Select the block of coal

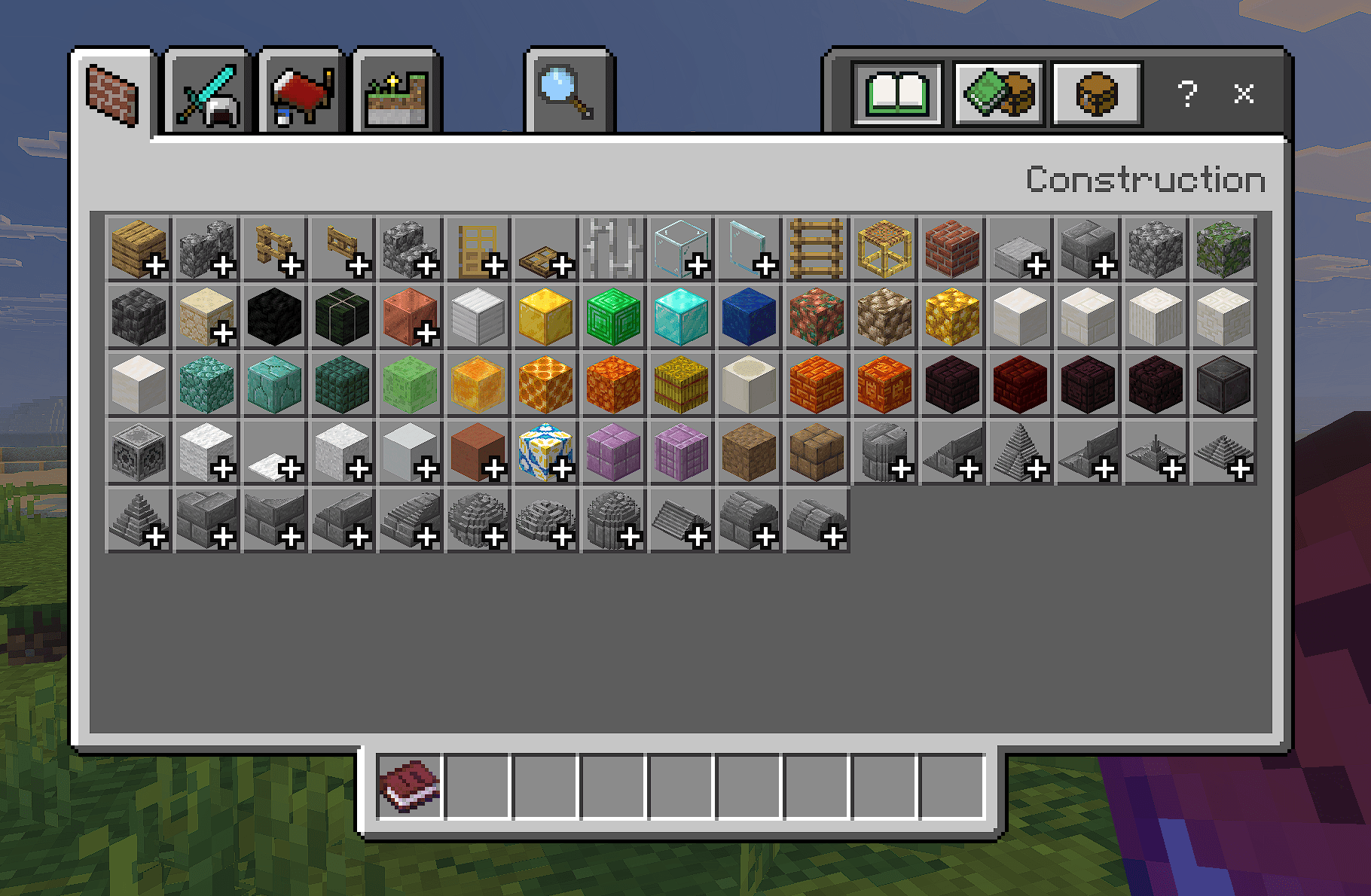[274, 316]
